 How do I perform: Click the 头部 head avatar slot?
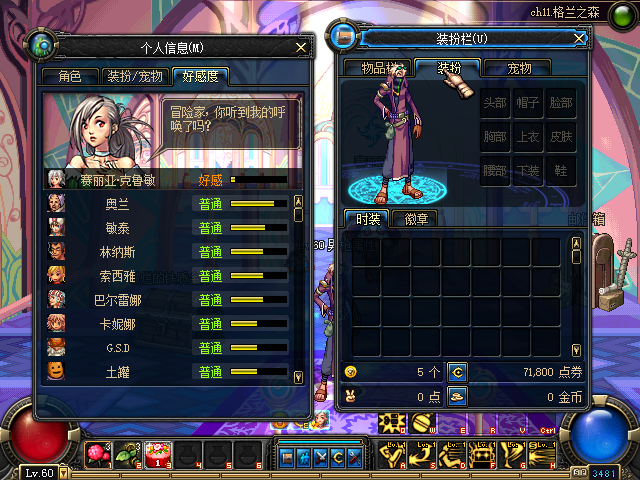tap(494, 103)
